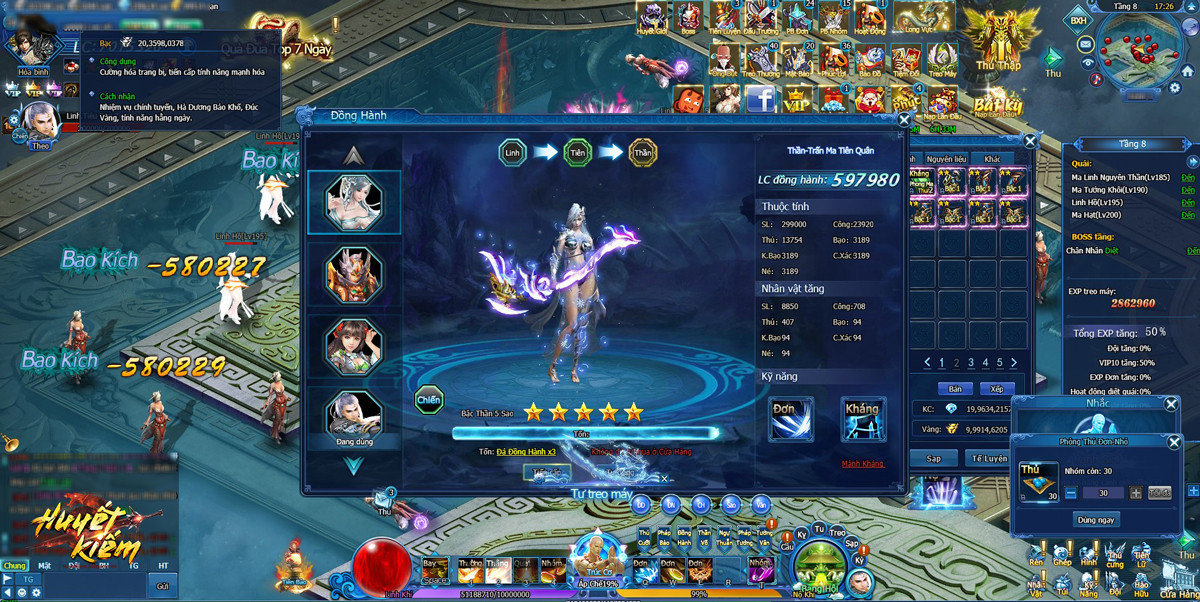Select the Kháng skill icon
The image size is (1200, 602).
click(861, 419)
